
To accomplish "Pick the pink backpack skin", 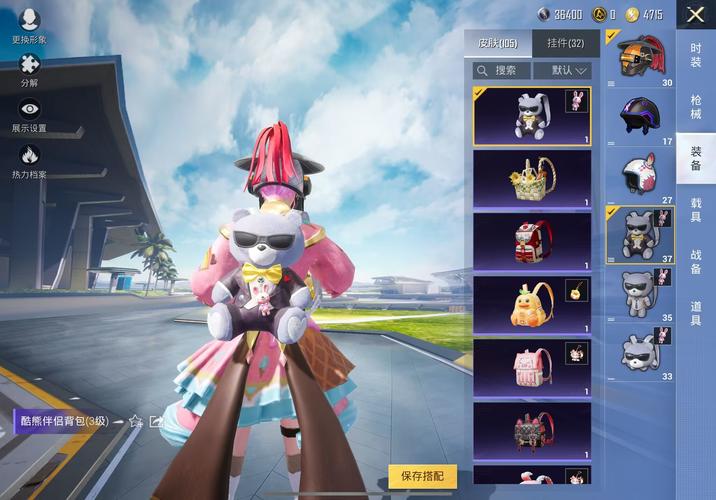I will click(x=532, y=368).
